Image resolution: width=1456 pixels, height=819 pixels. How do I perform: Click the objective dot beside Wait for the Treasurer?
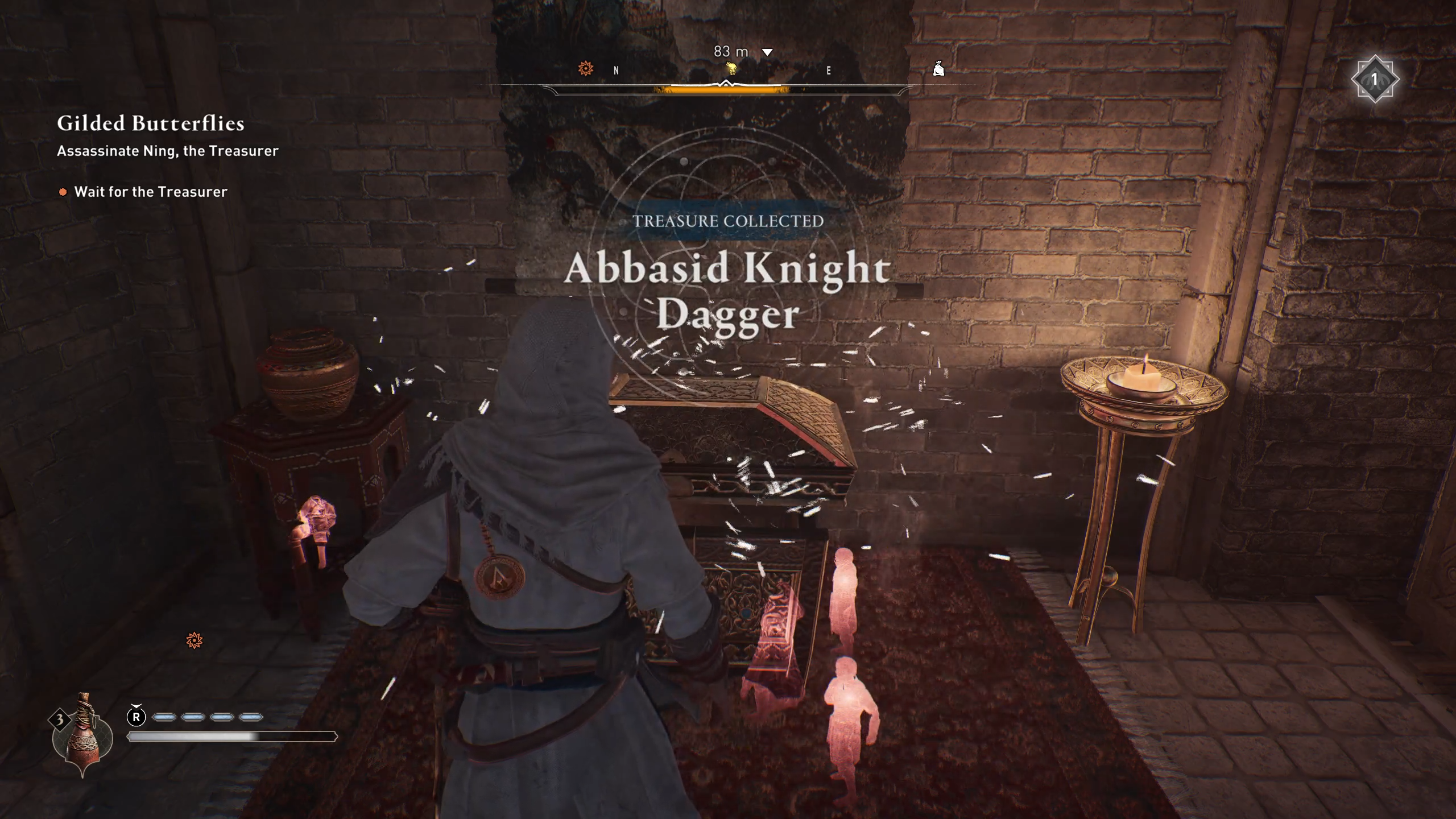[63, 192]
